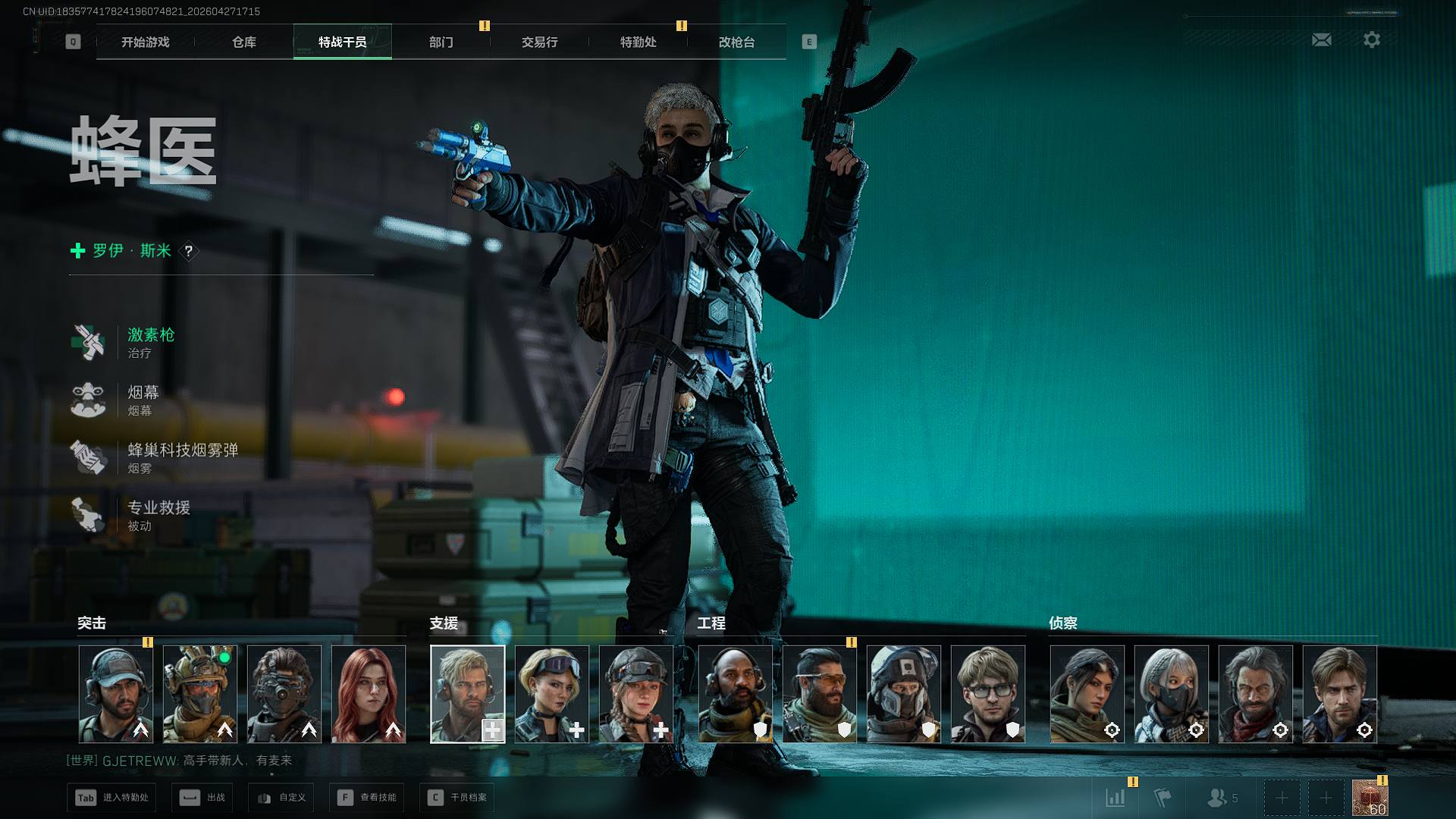Select the red-haired assault operator portrait
1456x819 pixels.
369,694
